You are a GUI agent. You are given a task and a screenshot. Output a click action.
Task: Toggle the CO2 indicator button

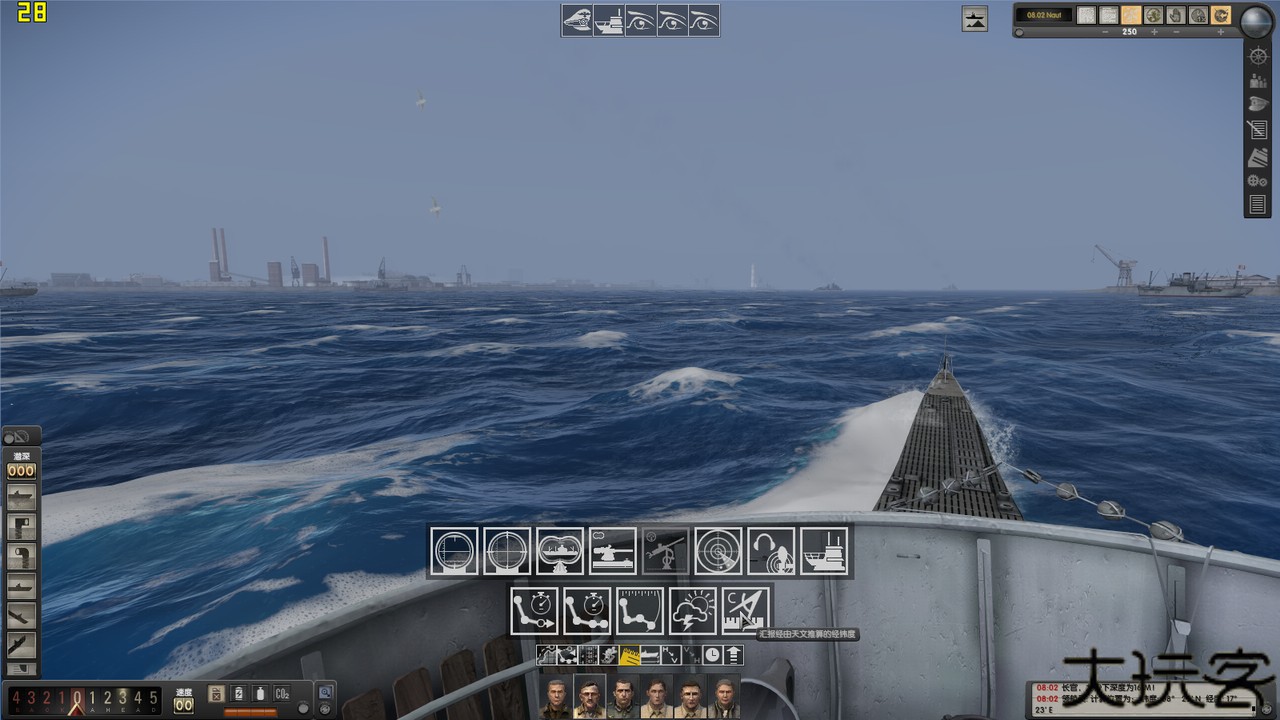pos(282,693)
